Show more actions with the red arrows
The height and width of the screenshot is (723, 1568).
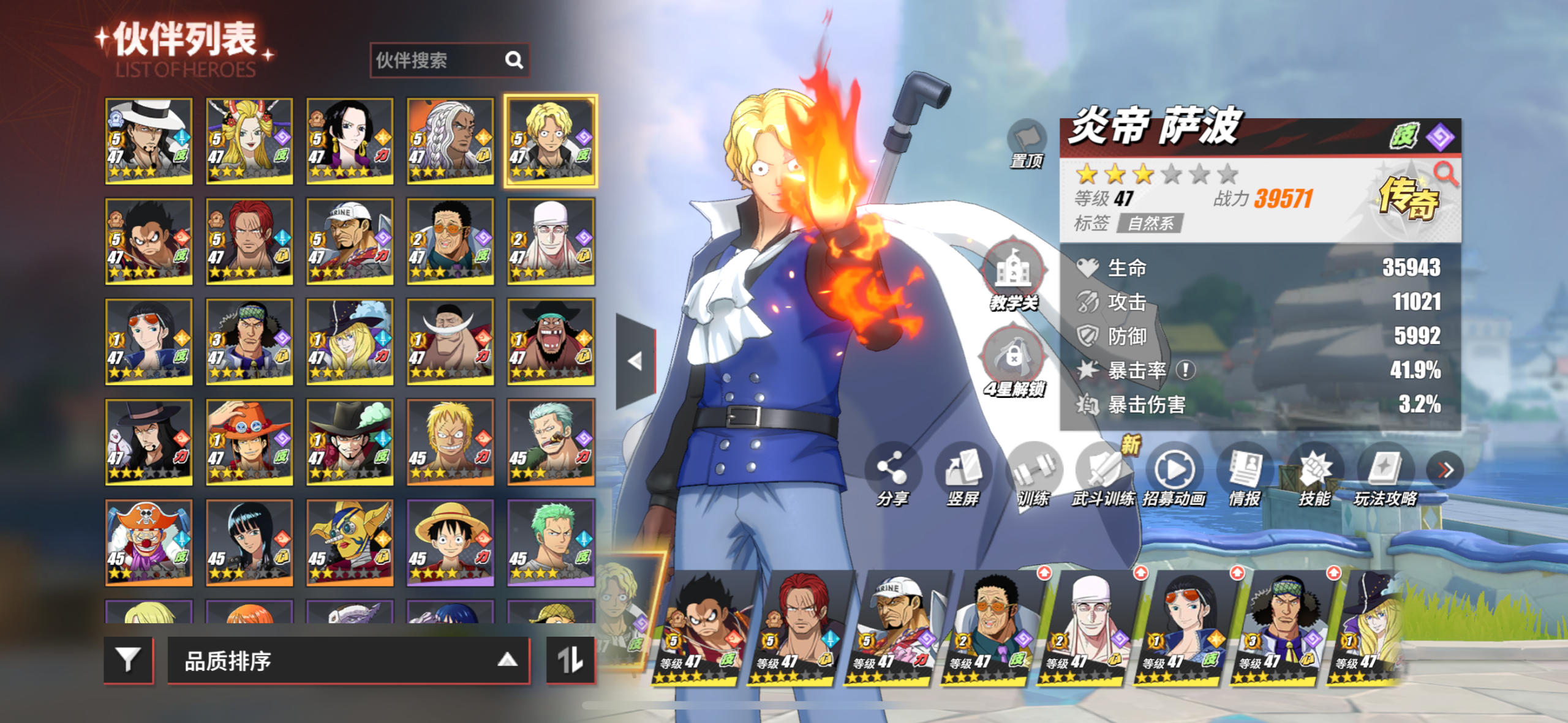pos(1445,470)
